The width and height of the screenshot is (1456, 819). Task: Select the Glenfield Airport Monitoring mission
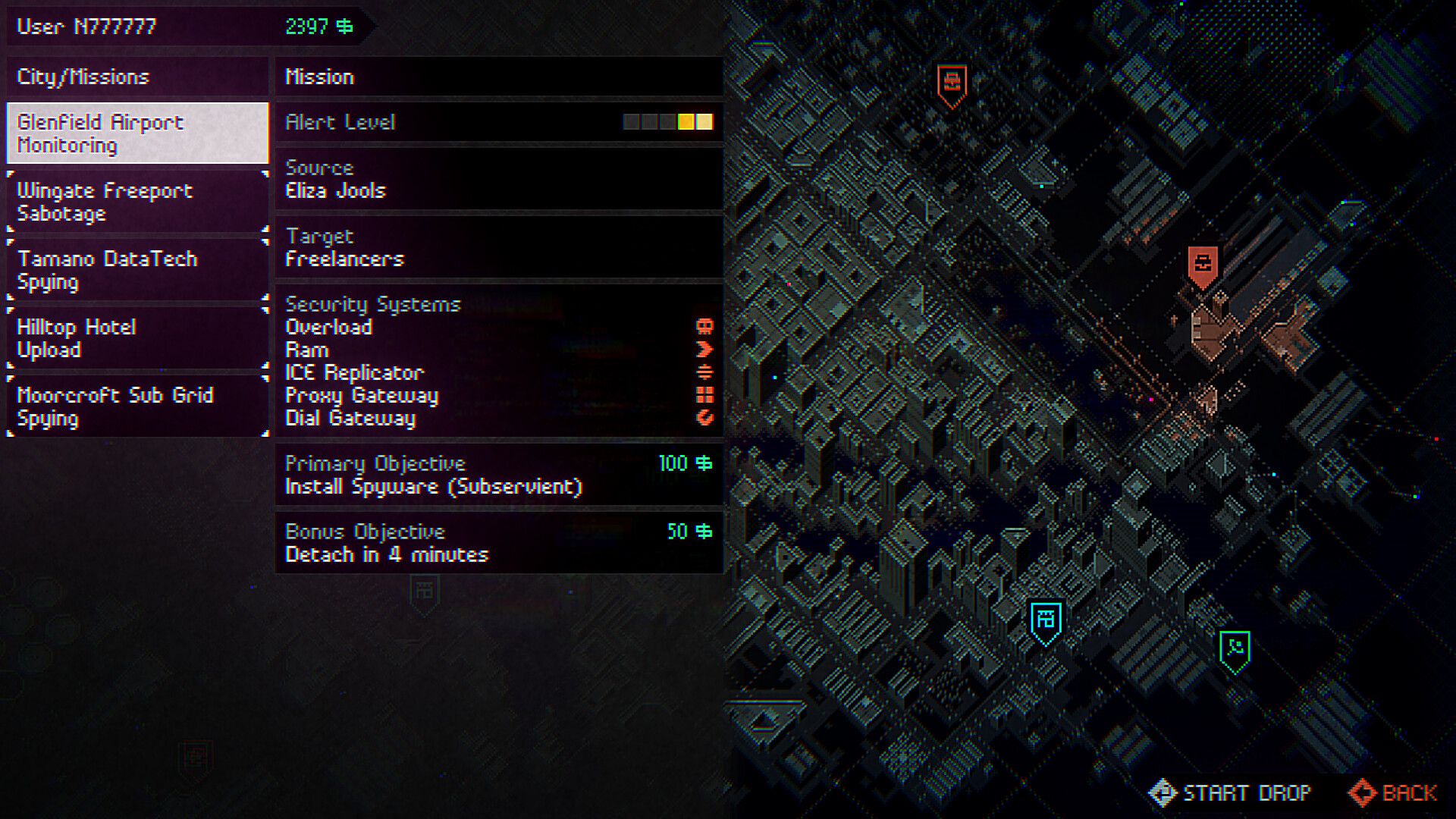point(137,133)
